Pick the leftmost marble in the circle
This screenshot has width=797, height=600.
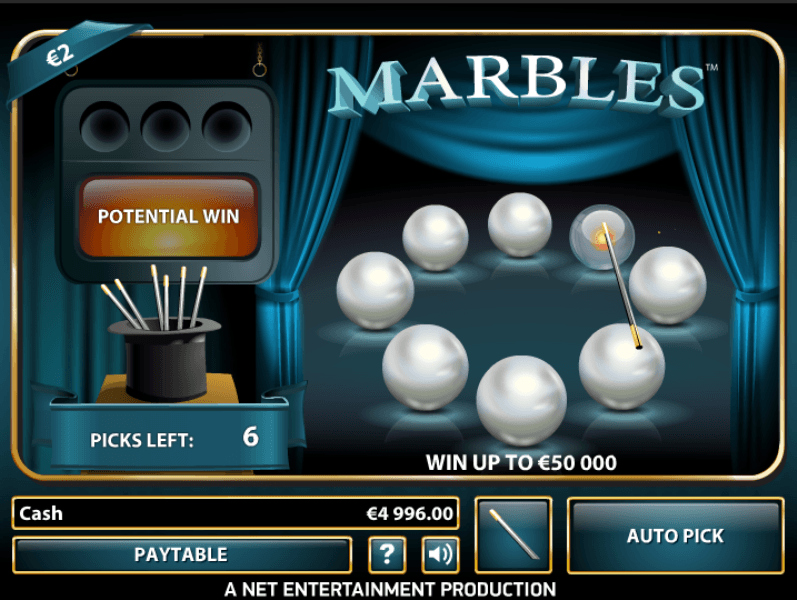tap(375, 290)
